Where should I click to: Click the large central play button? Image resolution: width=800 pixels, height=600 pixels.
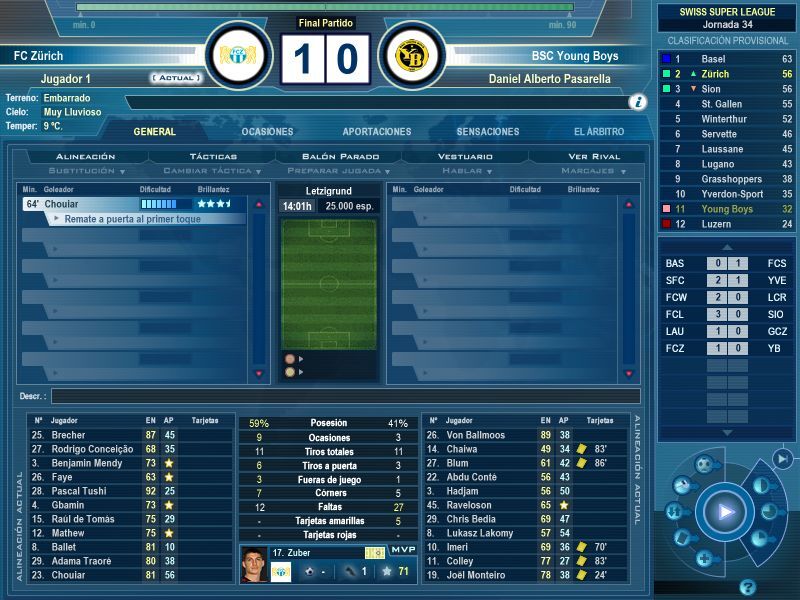click(723, 513)
